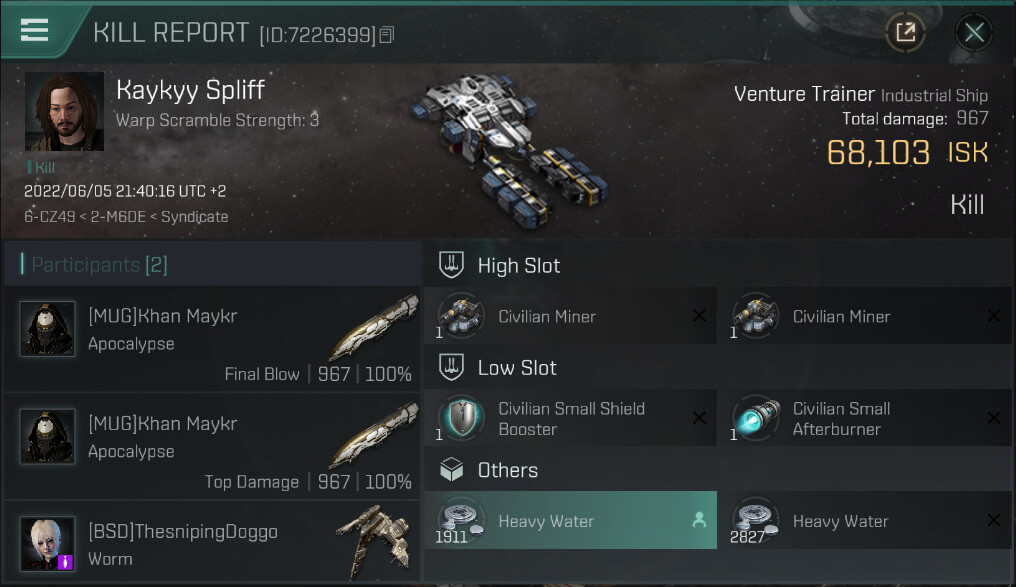1016x587 pixels.
Task: Select the Heavy Water stack of 2827
Action: tap(865, 521)
